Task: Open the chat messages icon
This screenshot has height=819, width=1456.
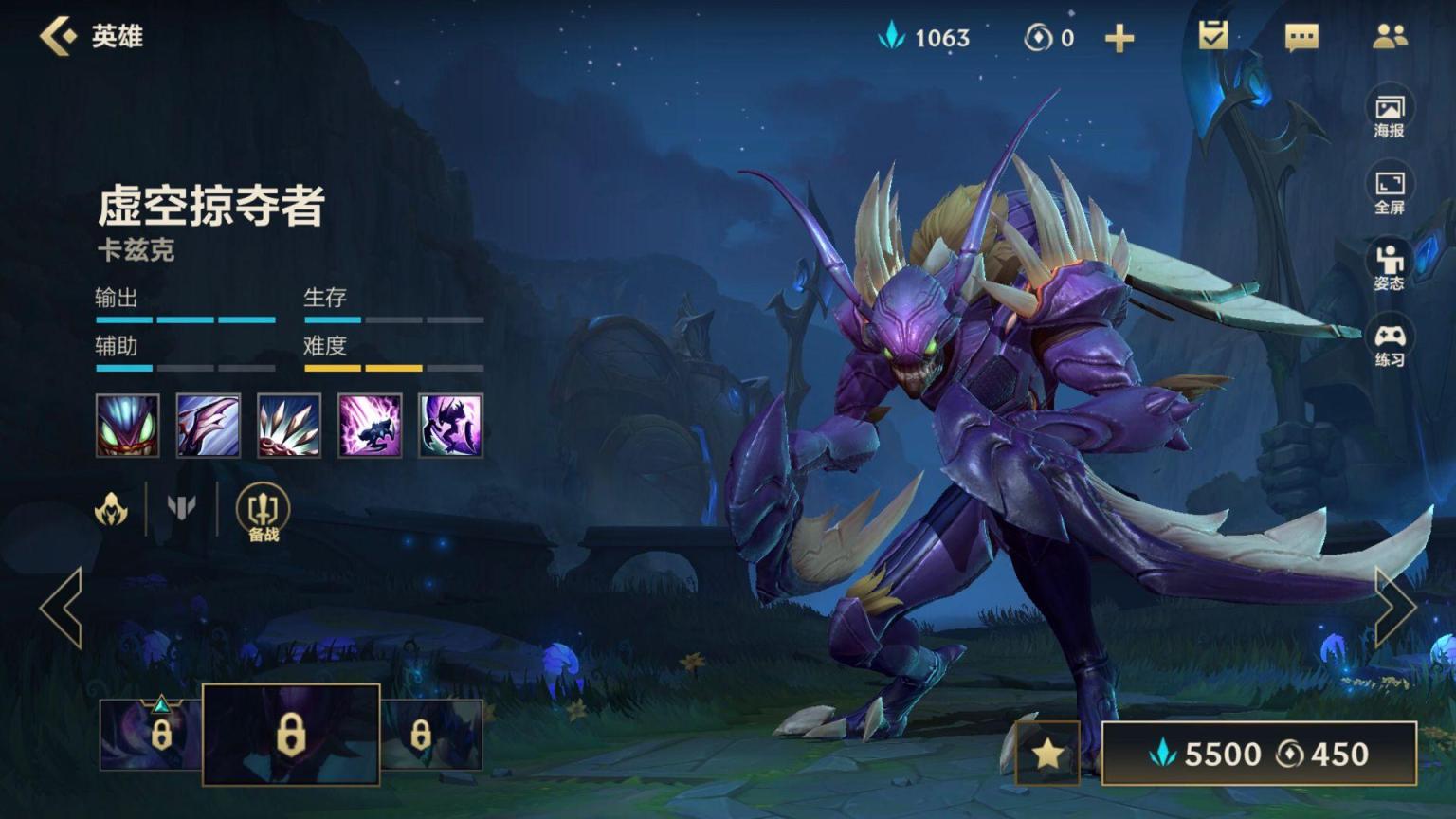Action: coord(1301,38)
